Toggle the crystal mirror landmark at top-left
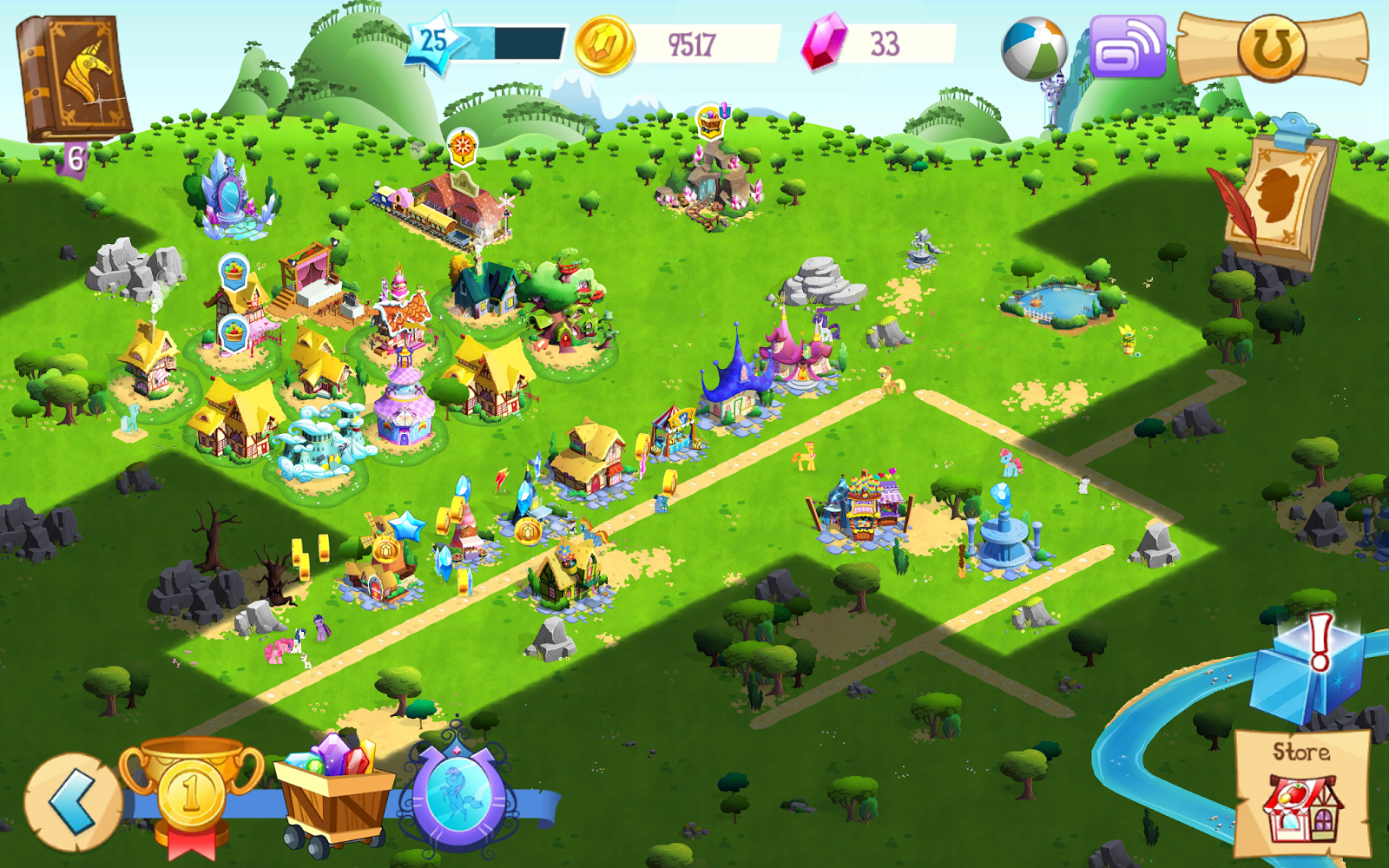The image size is (1389, 868). [x=230, y=195]
